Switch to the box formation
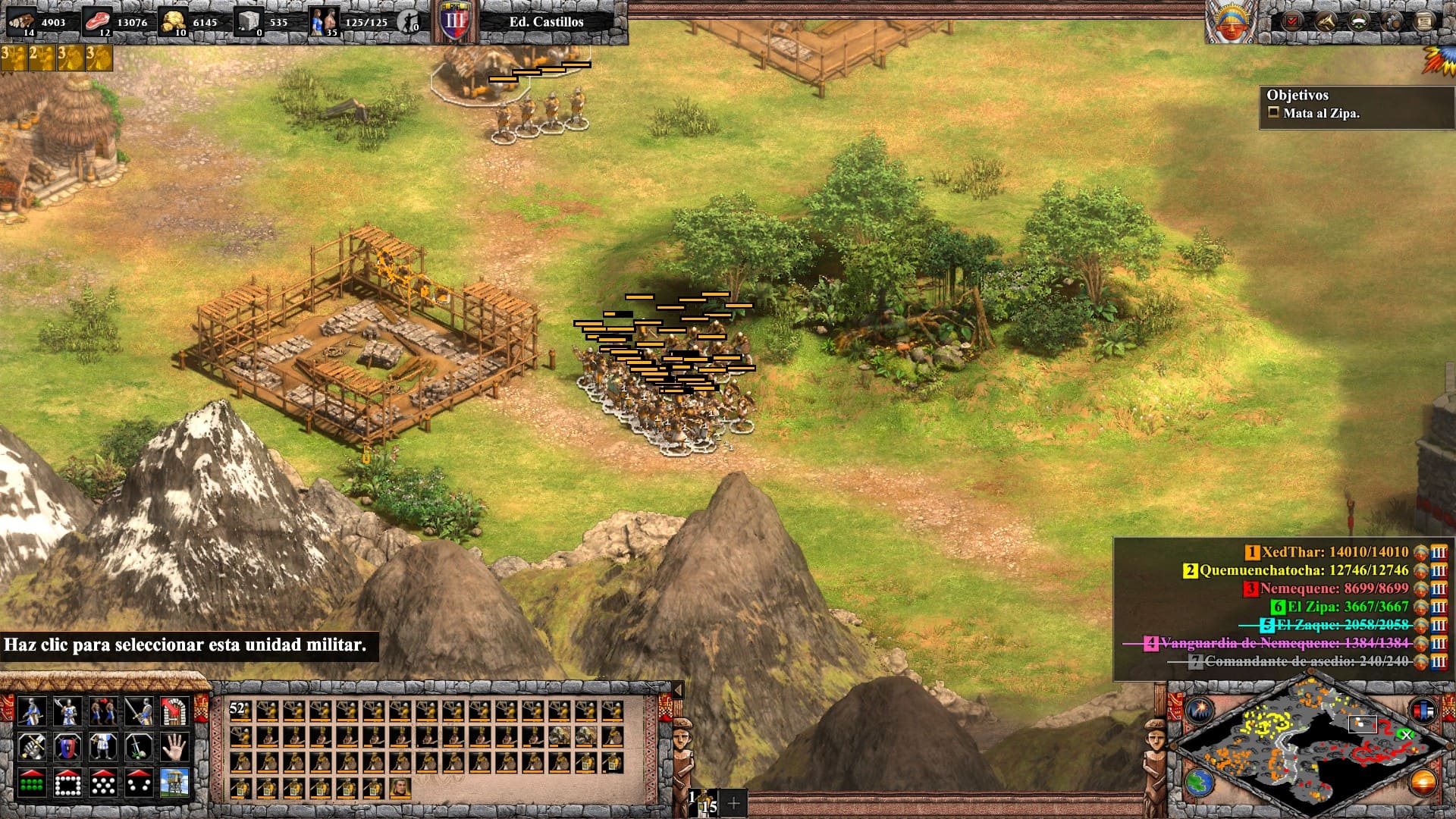The image size is (1456, 819). coord(67,783)
